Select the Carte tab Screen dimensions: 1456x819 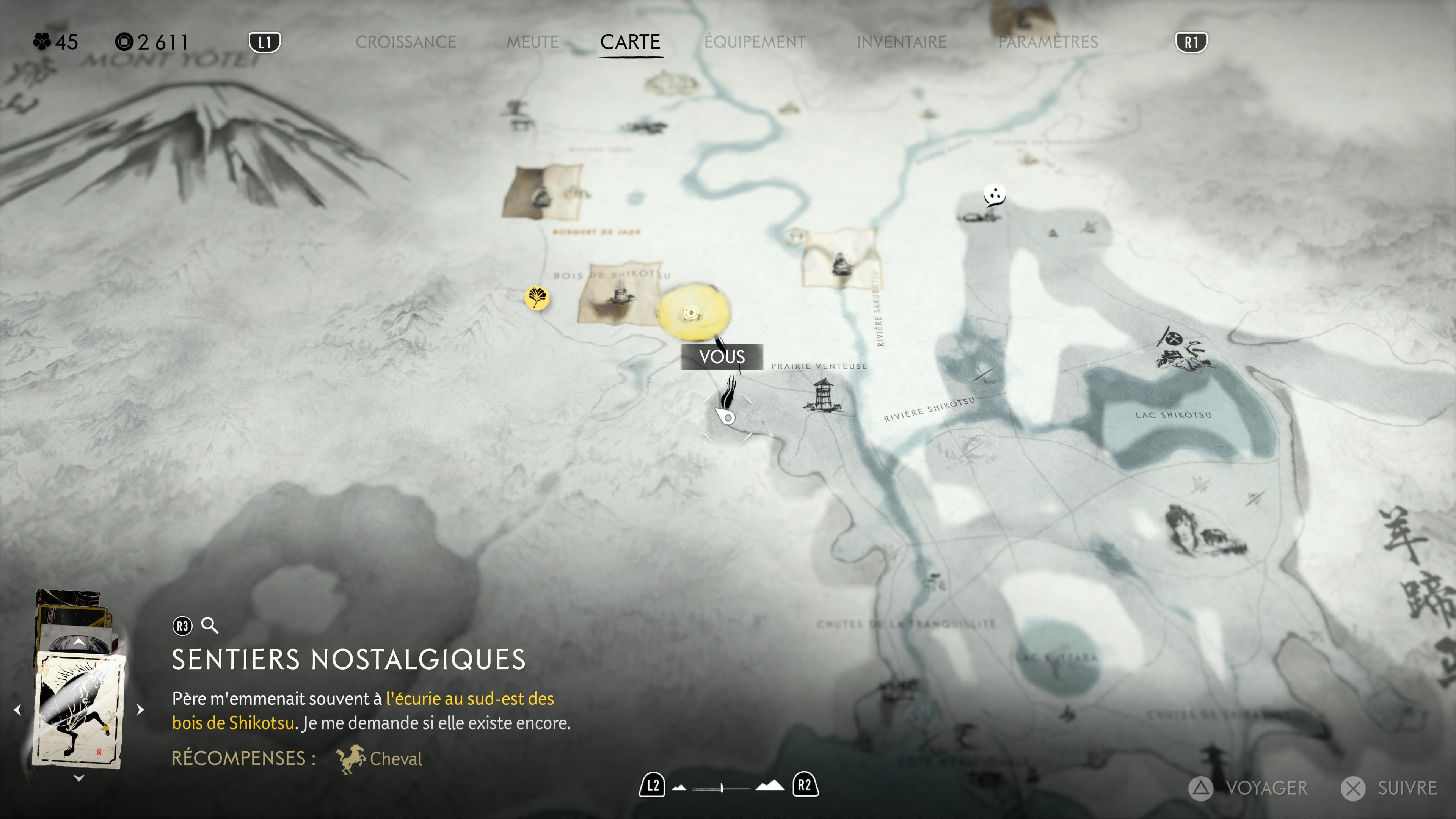coord(630,42)
